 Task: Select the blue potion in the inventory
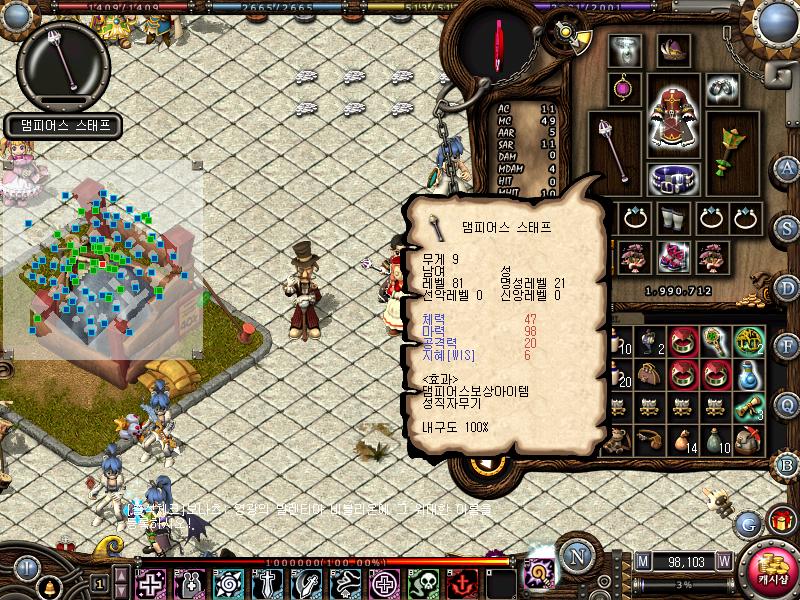(749, 374)
